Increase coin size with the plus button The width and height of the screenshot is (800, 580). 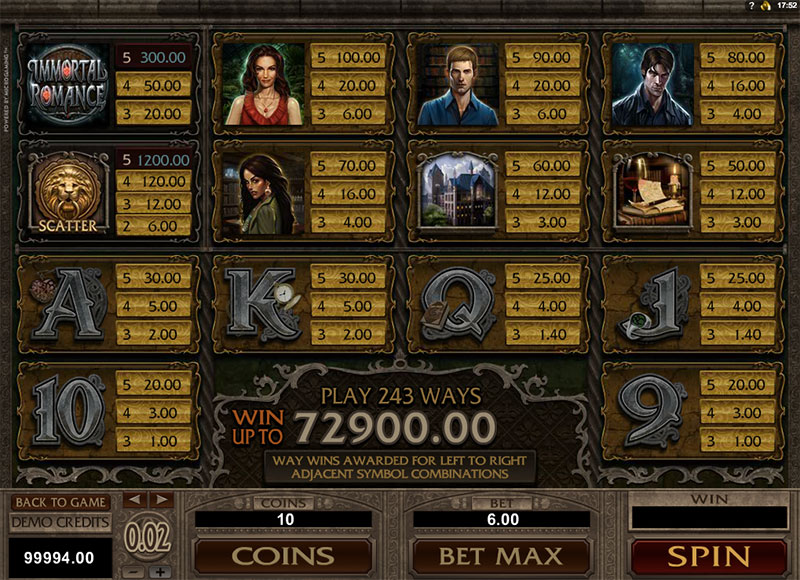161,572
